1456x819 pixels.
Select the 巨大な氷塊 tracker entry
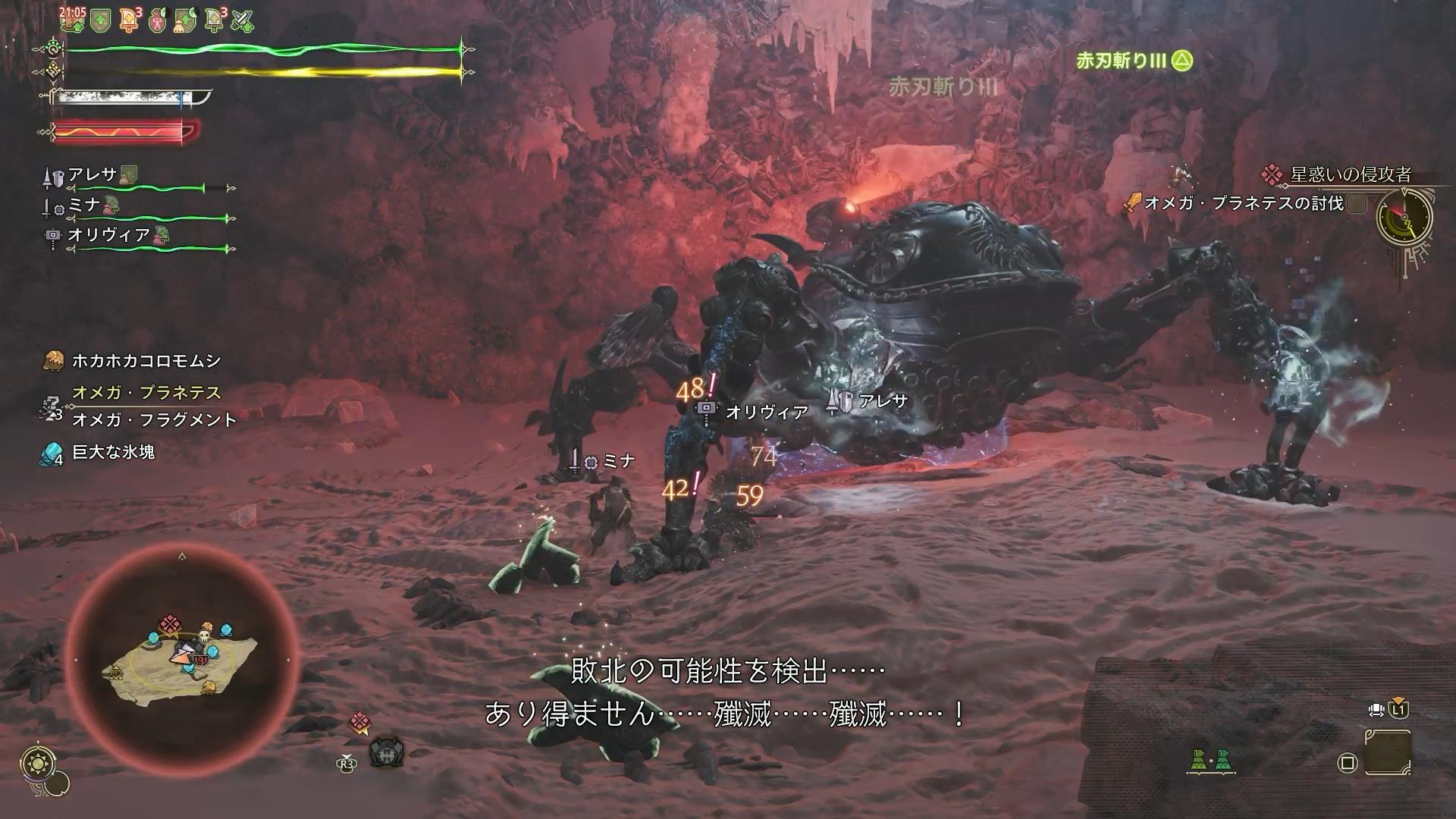pyautogui.click(x=113, y=453)
